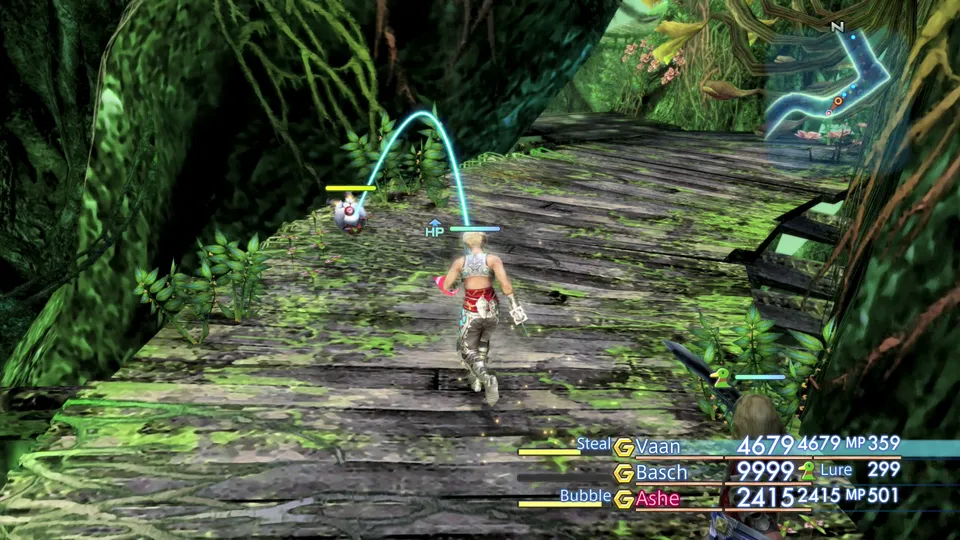Screen dimensions: 960x540
Task: Select Basch in the party list
Action: (661, 472)
